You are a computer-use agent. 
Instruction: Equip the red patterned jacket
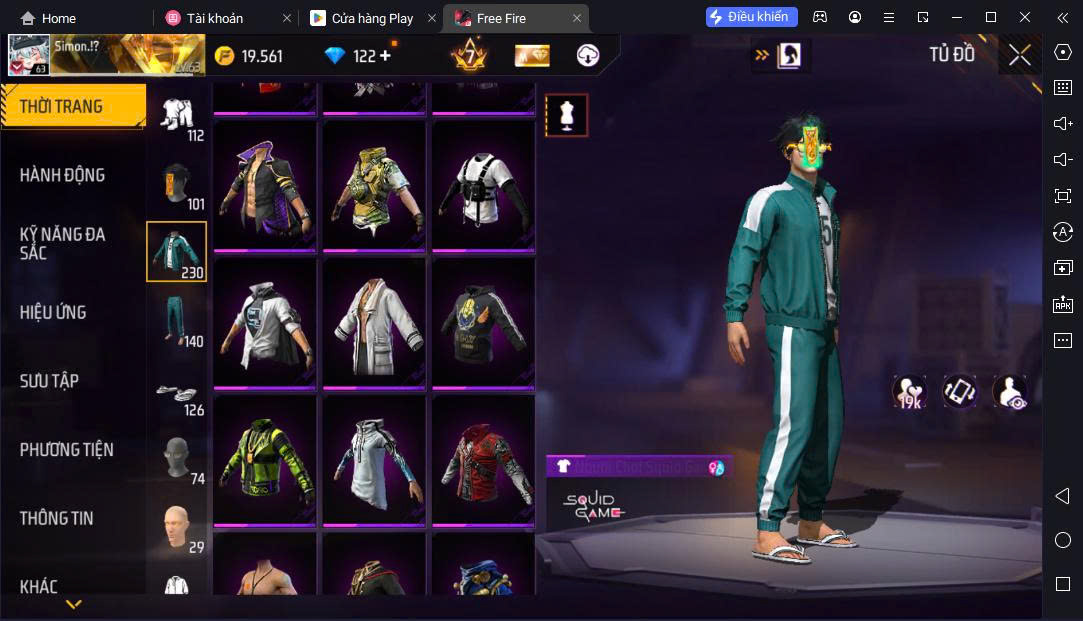(483, 460)
